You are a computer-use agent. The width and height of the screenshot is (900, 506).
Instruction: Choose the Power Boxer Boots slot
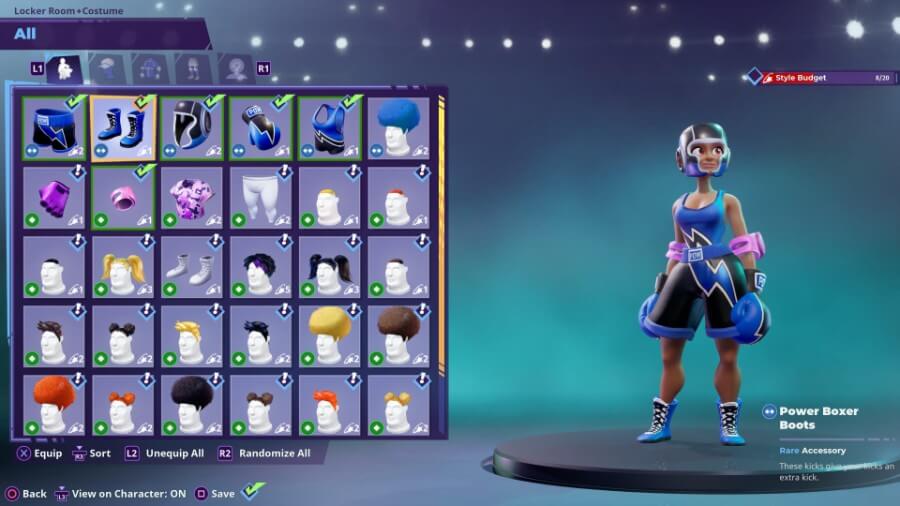point(122,128)
